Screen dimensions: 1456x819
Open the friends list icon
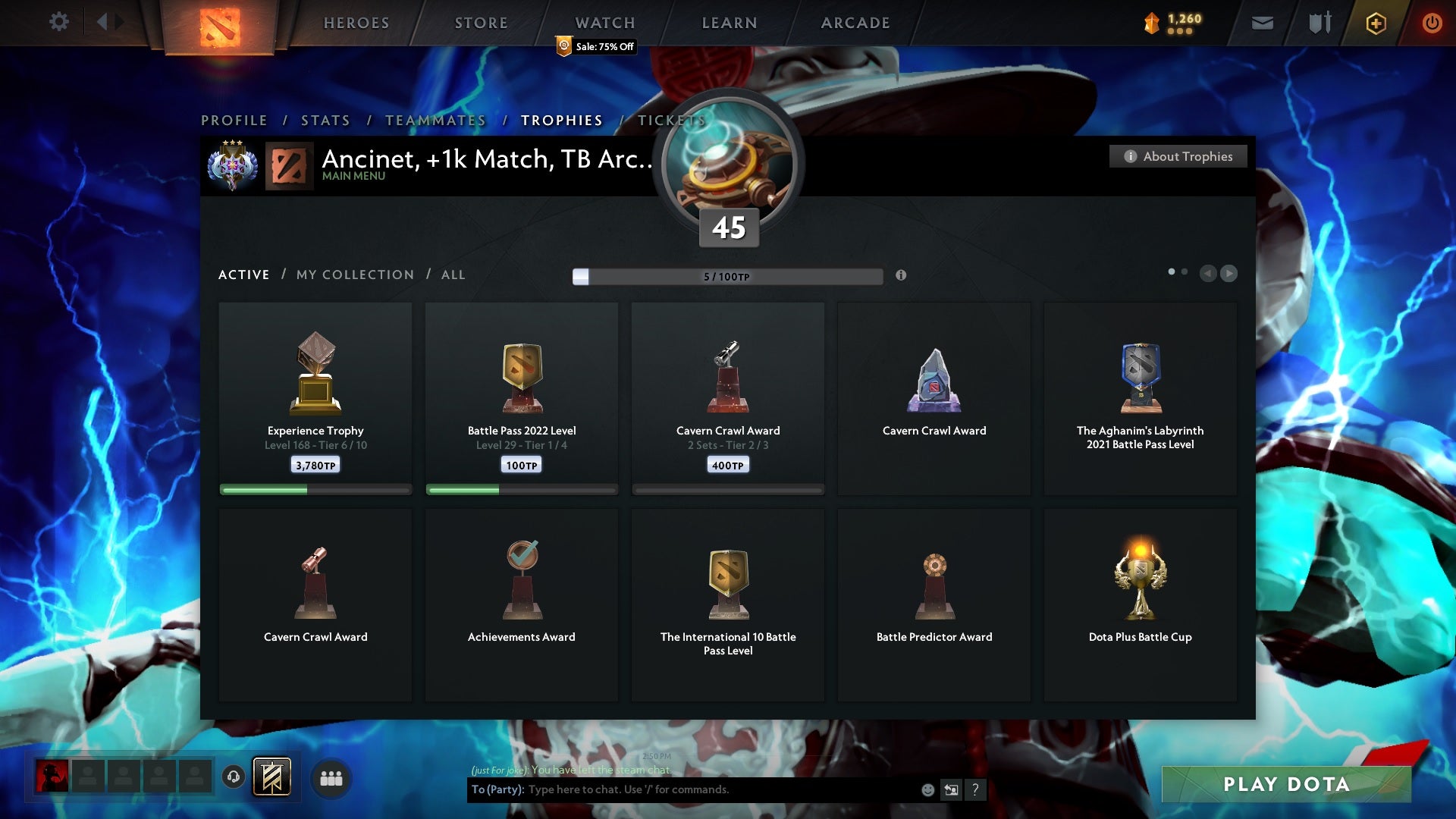click(x=331, y=778)
